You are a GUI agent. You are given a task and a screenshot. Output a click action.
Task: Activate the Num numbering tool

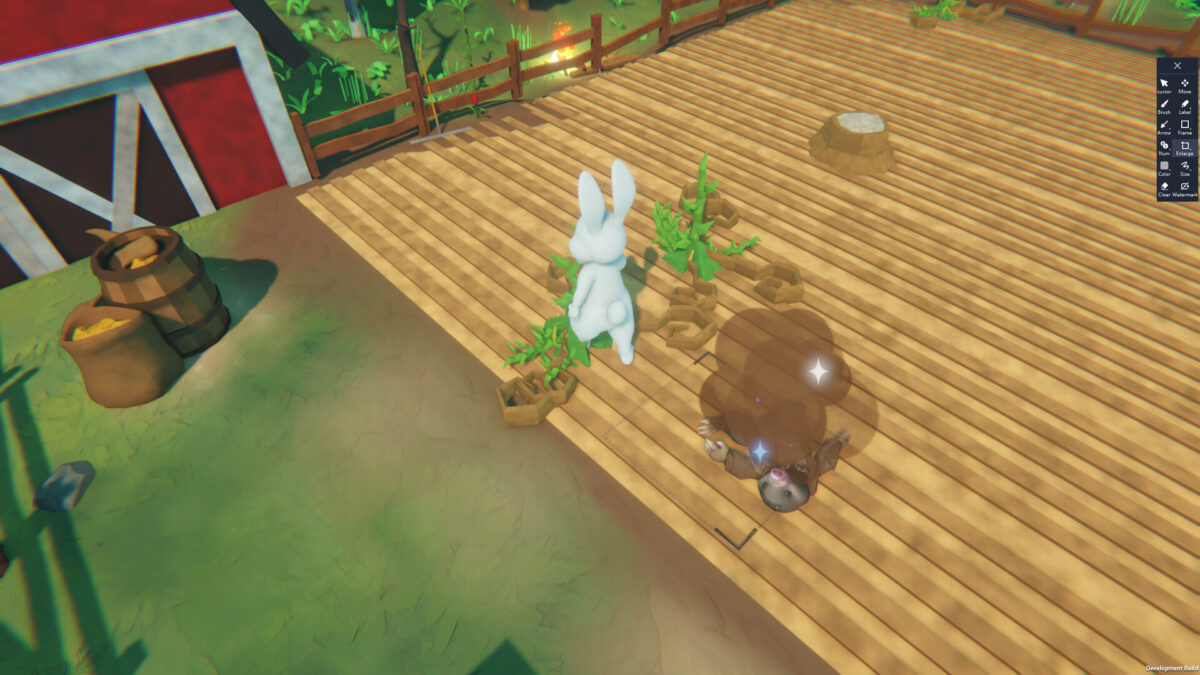pyautogui.click(x=1165, y=146)
